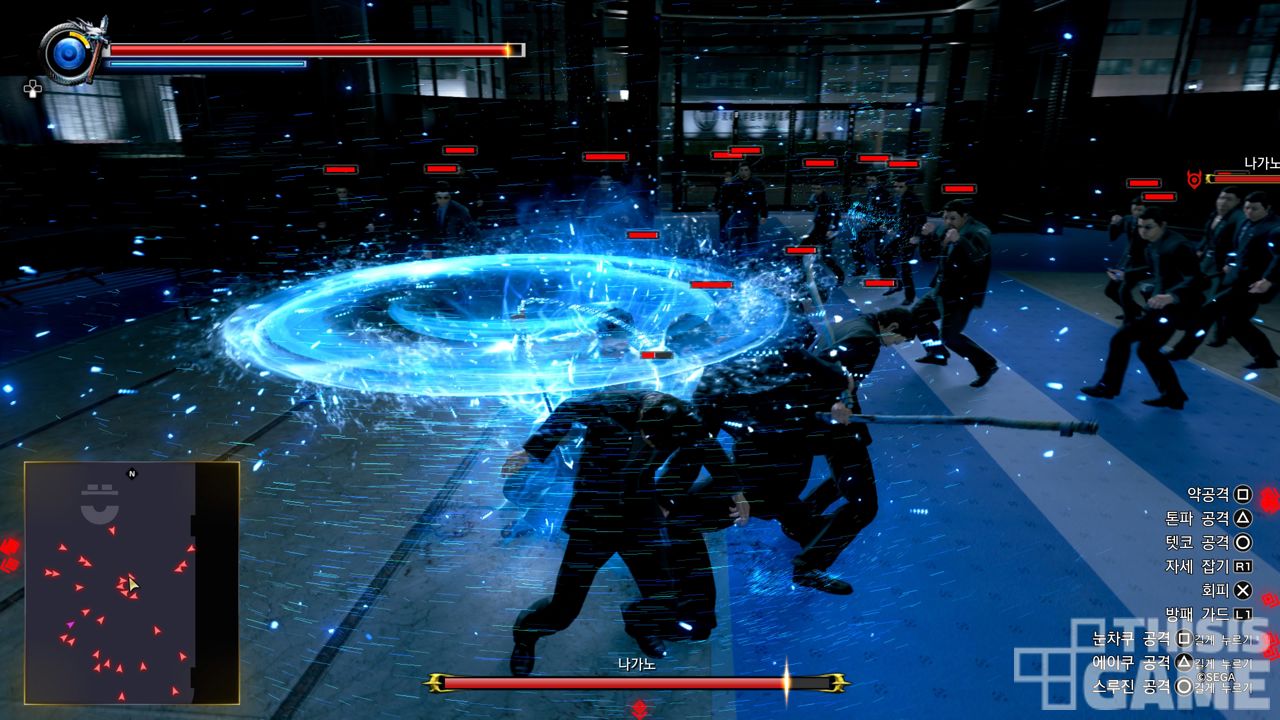Click the north compass marker on minimap
1280x720 pixels.
[x=131, y=474]
